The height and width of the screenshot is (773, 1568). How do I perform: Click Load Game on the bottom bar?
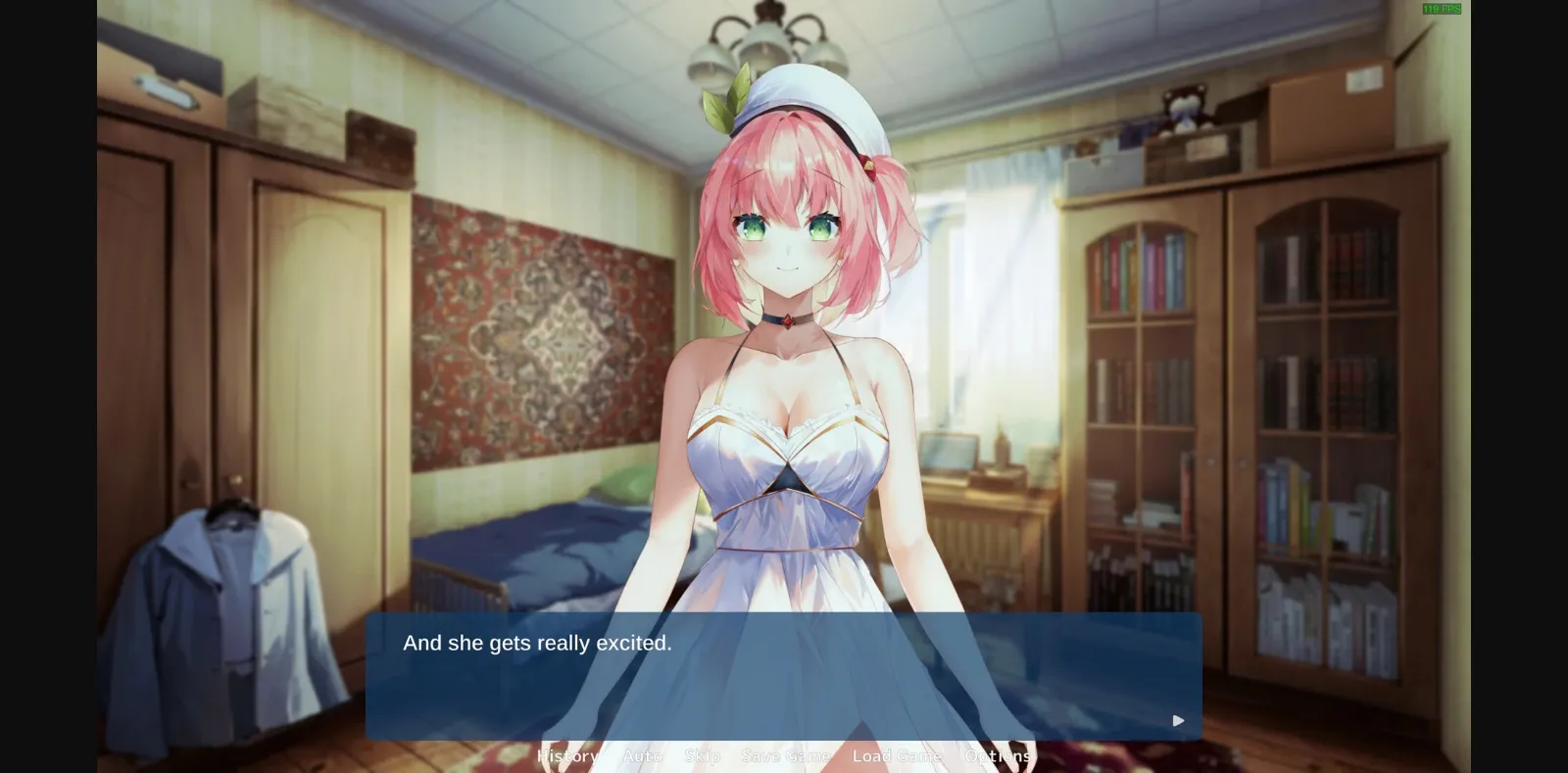896,755
